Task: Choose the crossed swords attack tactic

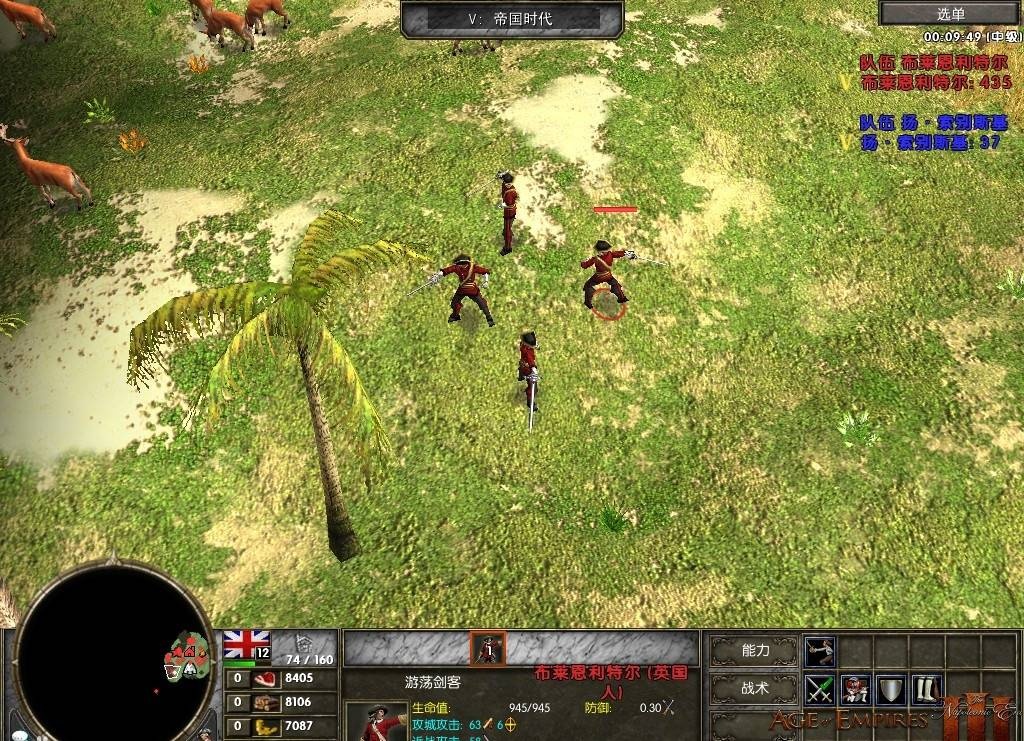Action: (820, 689)
